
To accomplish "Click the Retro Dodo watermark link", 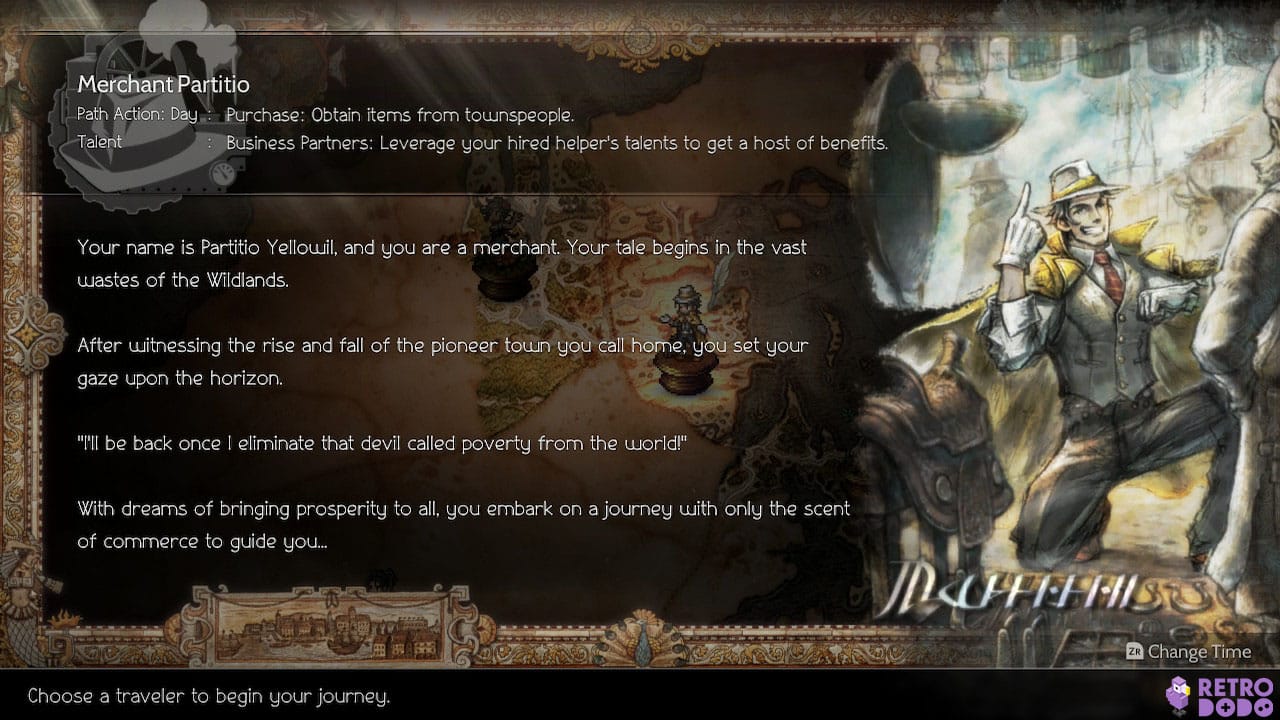I will [1210, 695].
